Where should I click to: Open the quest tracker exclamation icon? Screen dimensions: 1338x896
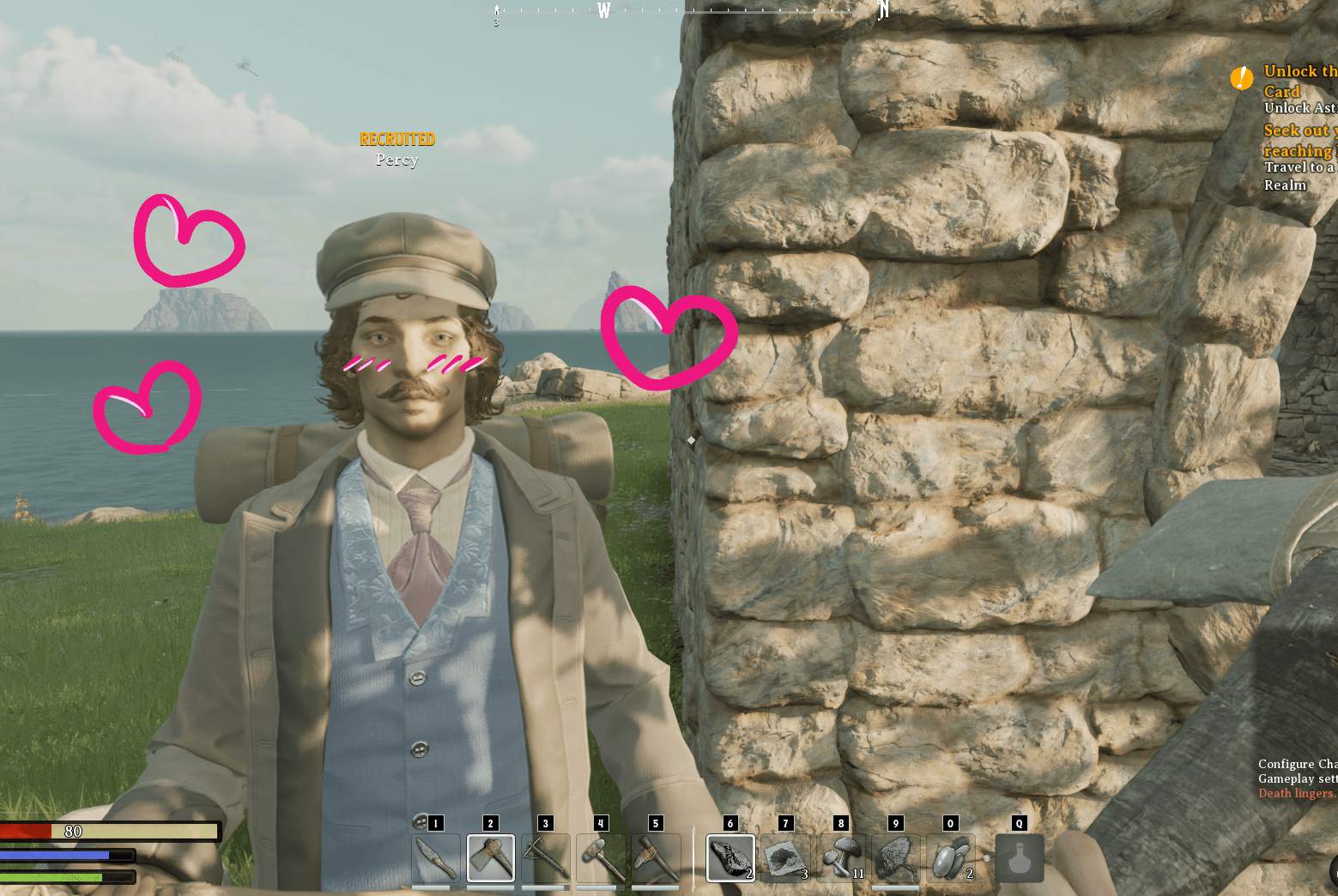click(x=1241, y=78)
